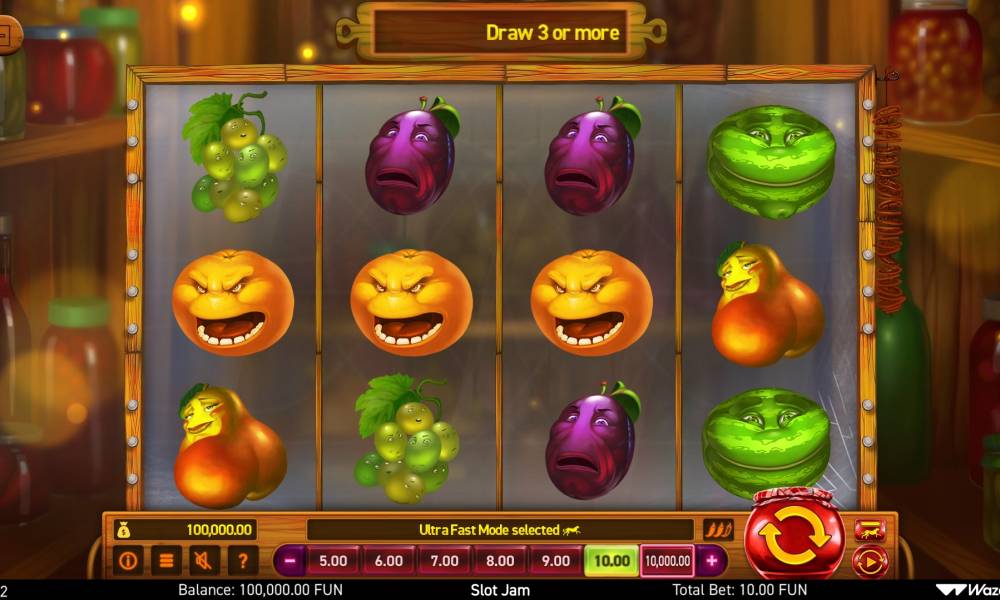Open the three-line menu button
Screen dimensions: 1000x600
point(166,560)
